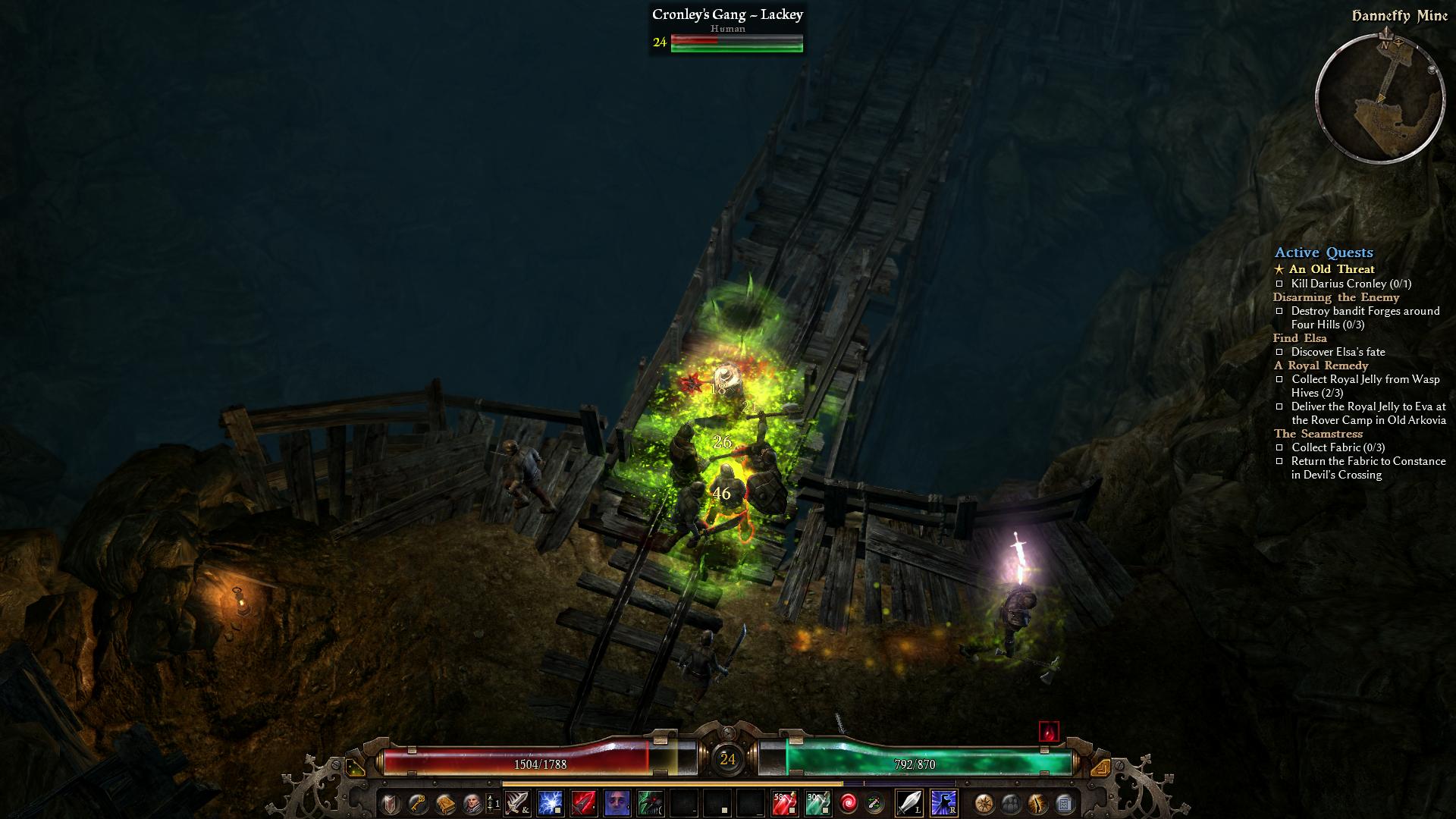Use the red blade skill
The height and width of the screenshot is (819, 1456).
(584, 802)
